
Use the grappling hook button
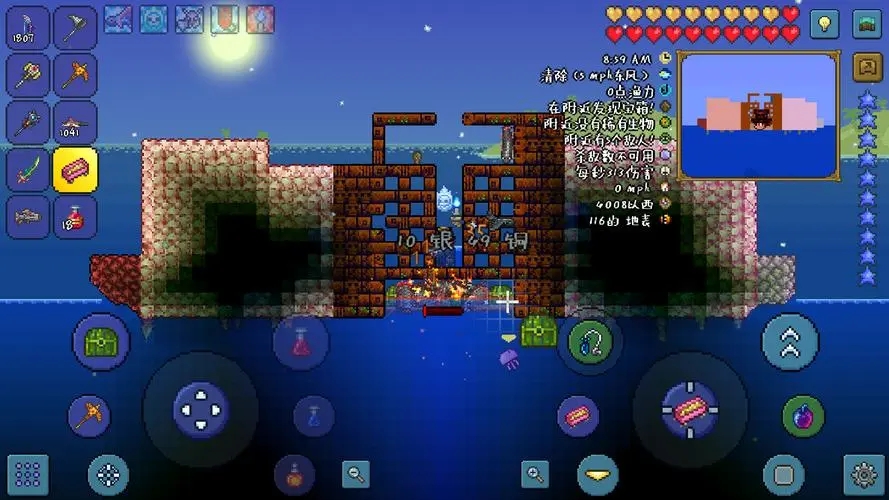590,342
